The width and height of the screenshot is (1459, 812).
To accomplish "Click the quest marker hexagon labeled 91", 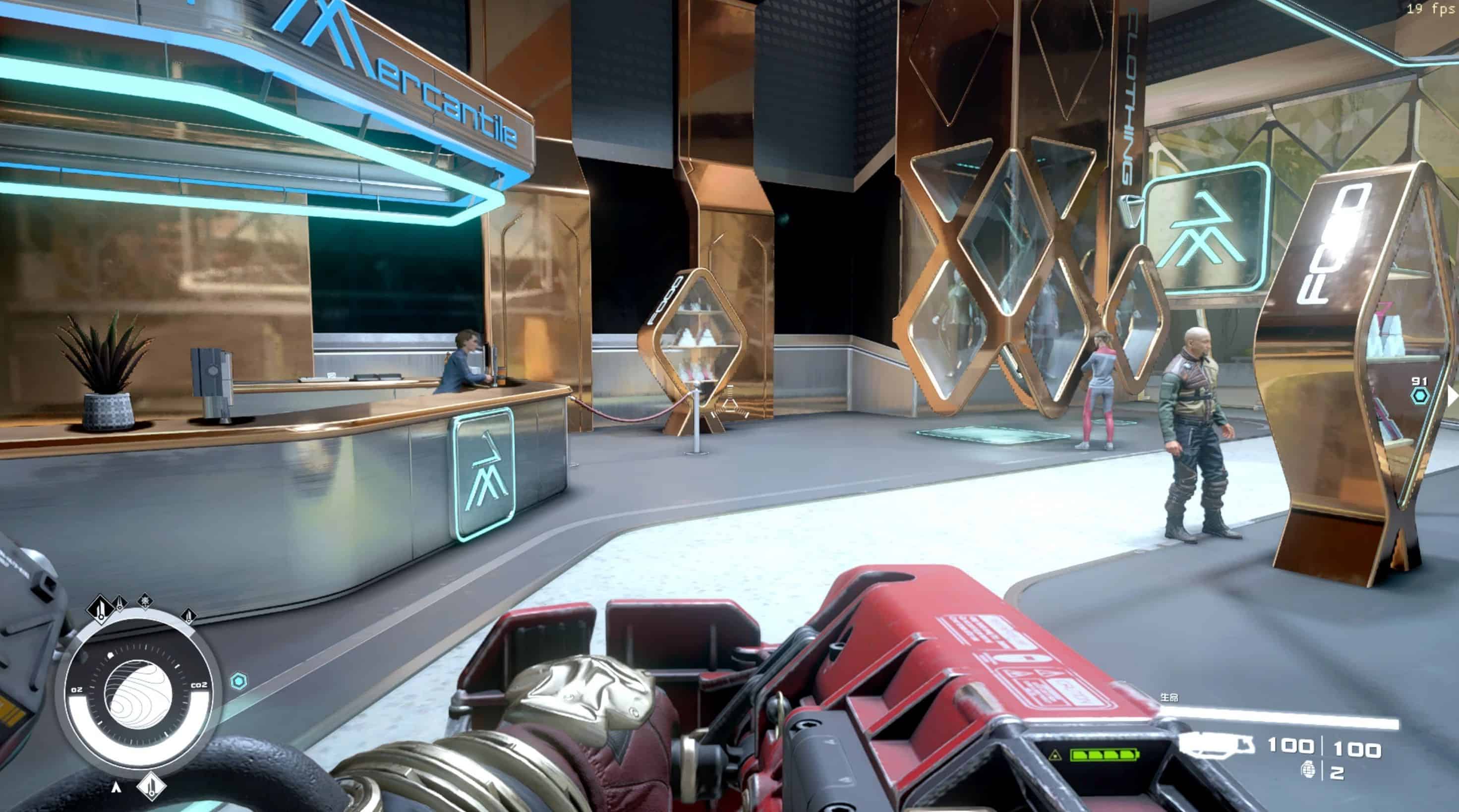I will click(1419, 396).
